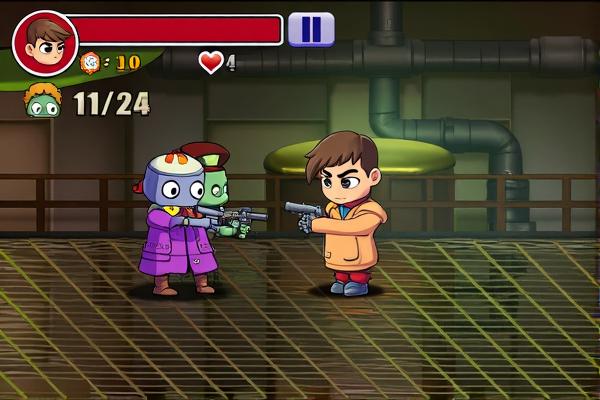
Task: Pause the game with the pause button
Action: 311,29
